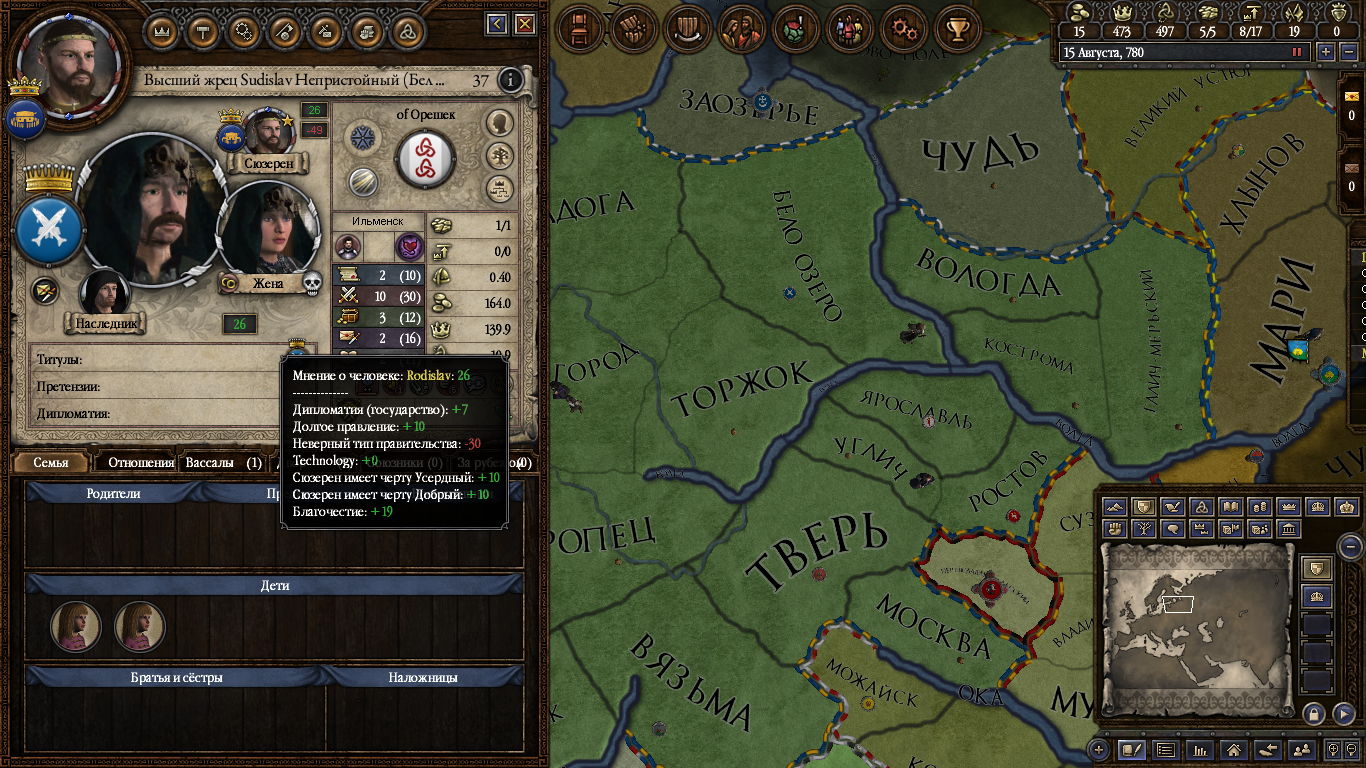1366x768 pixels.
Task: Open the Отношения tab
Action: point(141,463)
